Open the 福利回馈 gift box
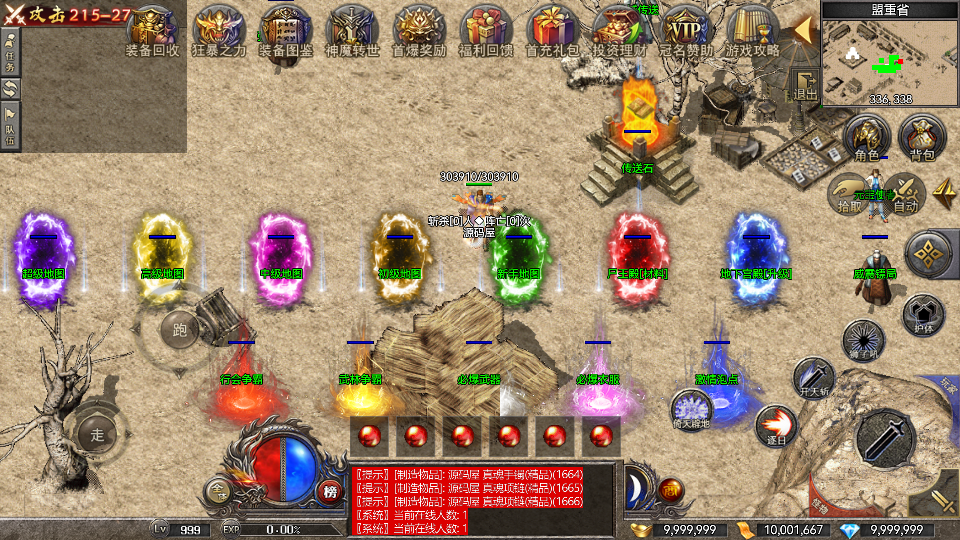 coord(485,28)
